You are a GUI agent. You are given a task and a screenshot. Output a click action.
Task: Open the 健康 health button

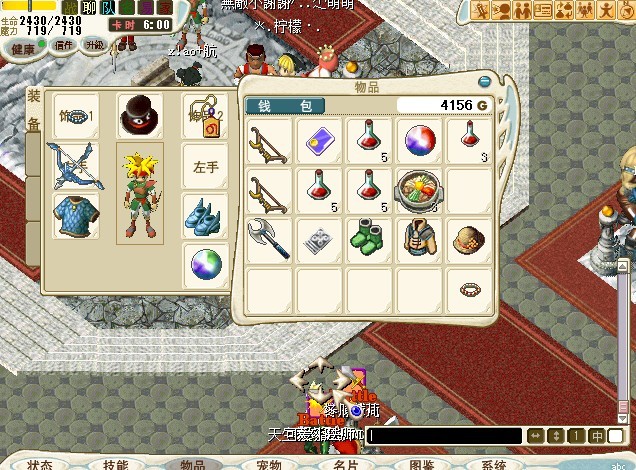coord(22,46)
